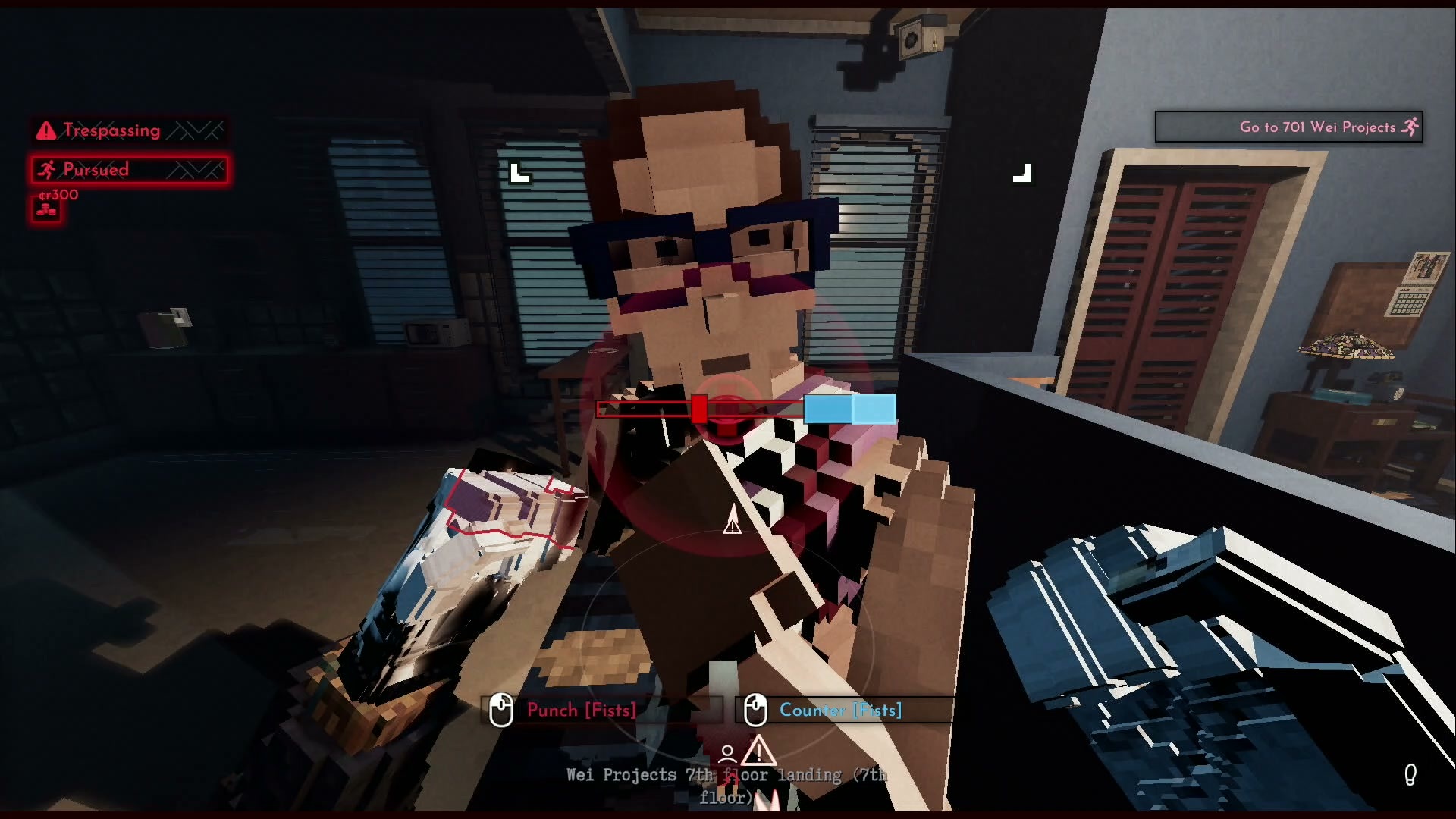The width and height of the screenshot is (1456, 819).
Task: Select the Pursued running figure icon
Action: point(47,169)
